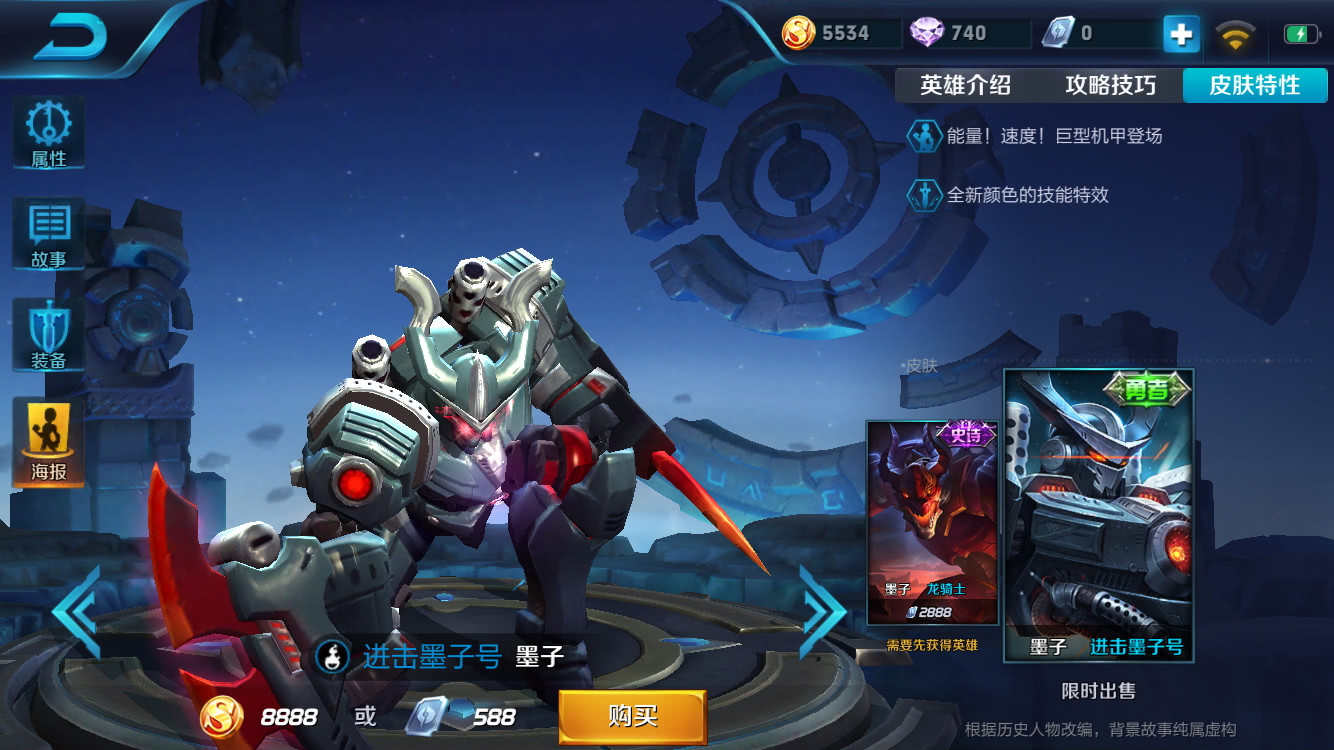Select the 龙骑士 skin card

click(932, 522)
